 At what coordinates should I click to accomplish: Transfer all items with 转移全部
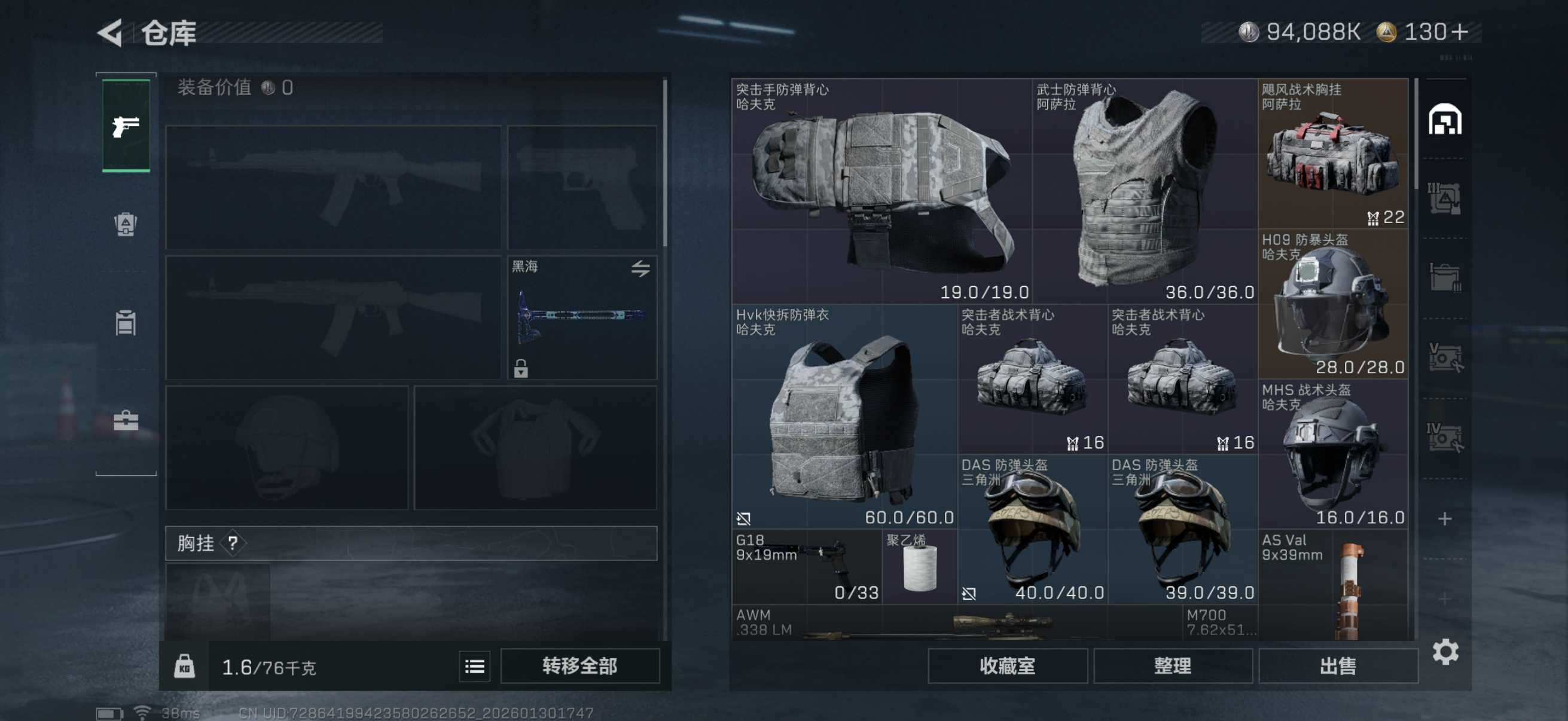pyautogui.click(x=579, y=665)
